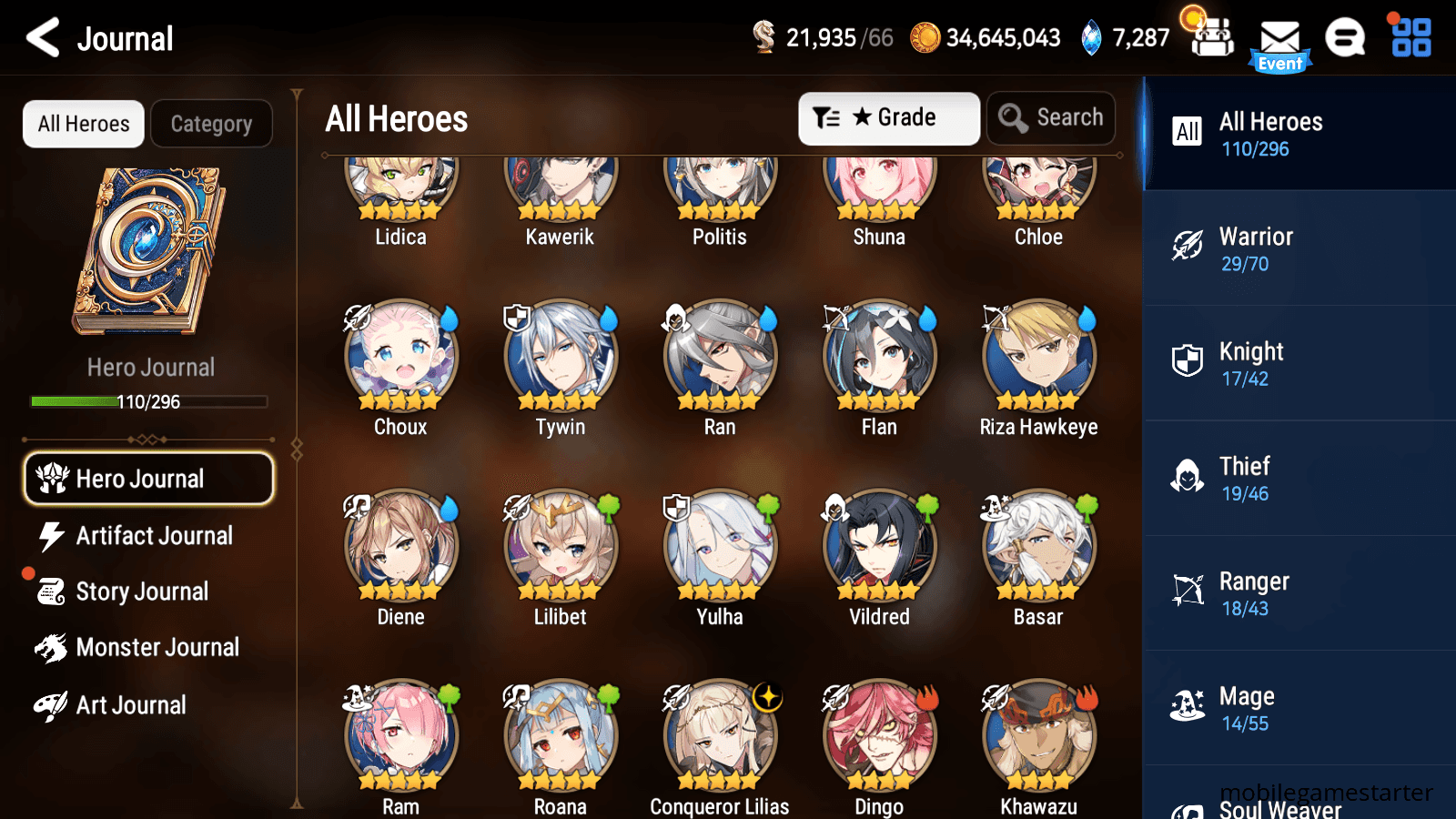The image size is (1456, 819).
Task: Select the Thief class filter icon
Action: click(1188, 476)
